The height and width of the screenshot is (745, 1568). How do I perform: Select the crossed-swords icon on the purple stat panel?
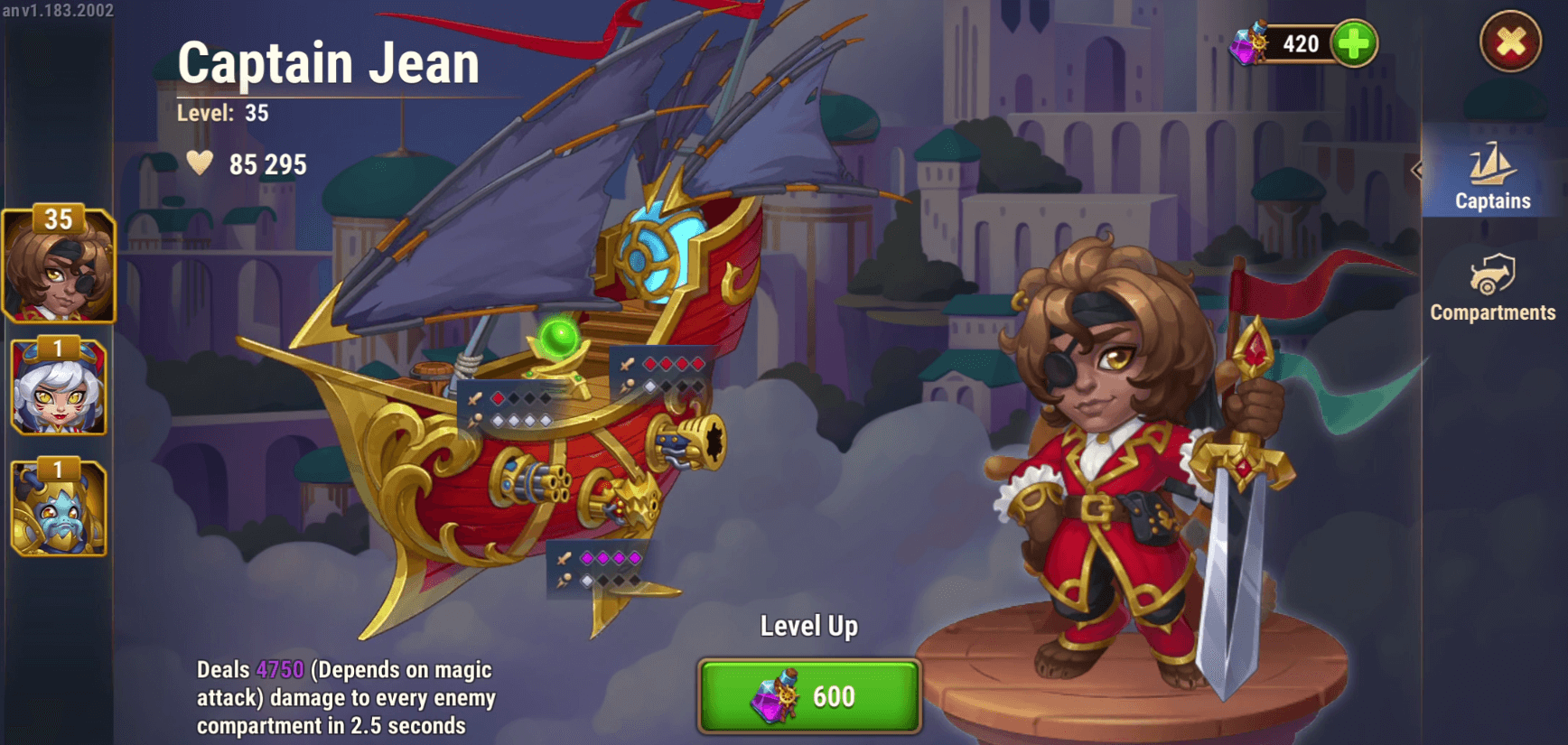564,557
